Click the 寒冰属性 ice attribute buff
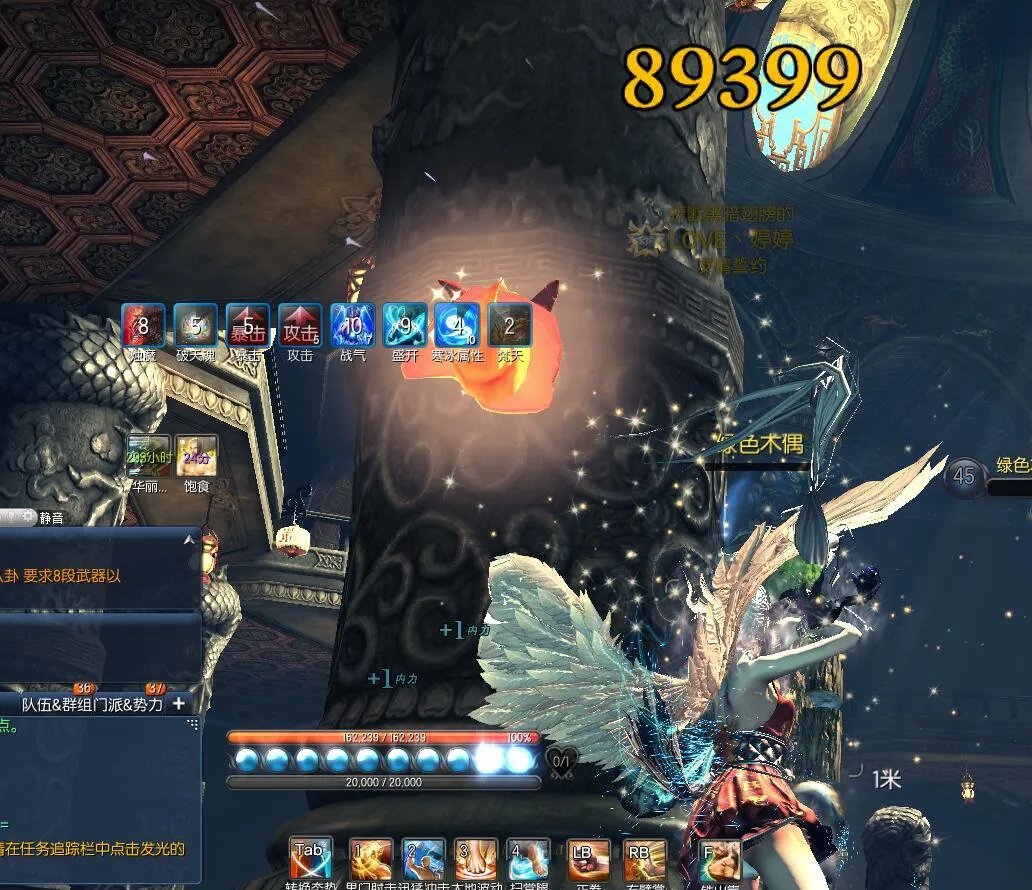1032x890 pixels. coord(457,325)
